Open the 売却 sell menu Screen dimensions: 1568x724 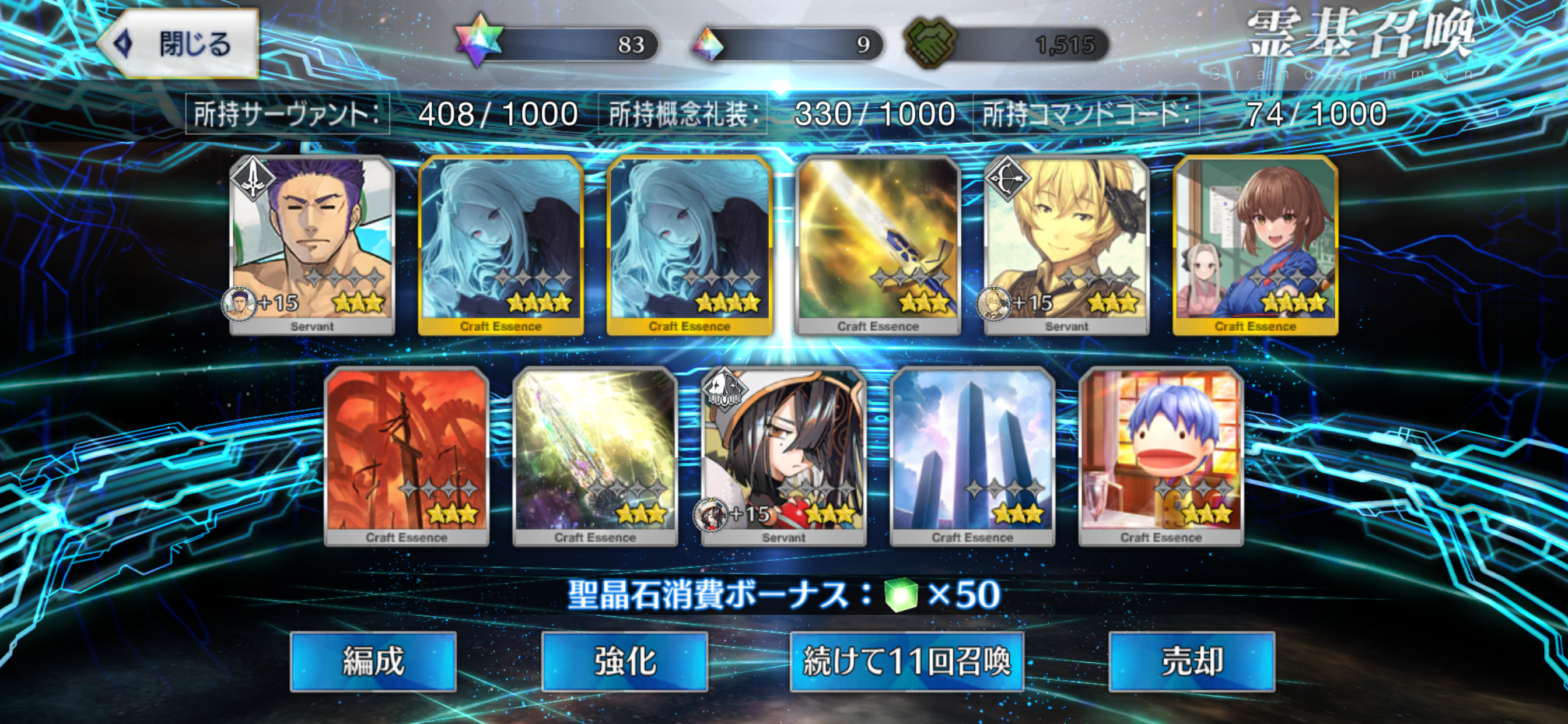click(x=1191, y=661)
